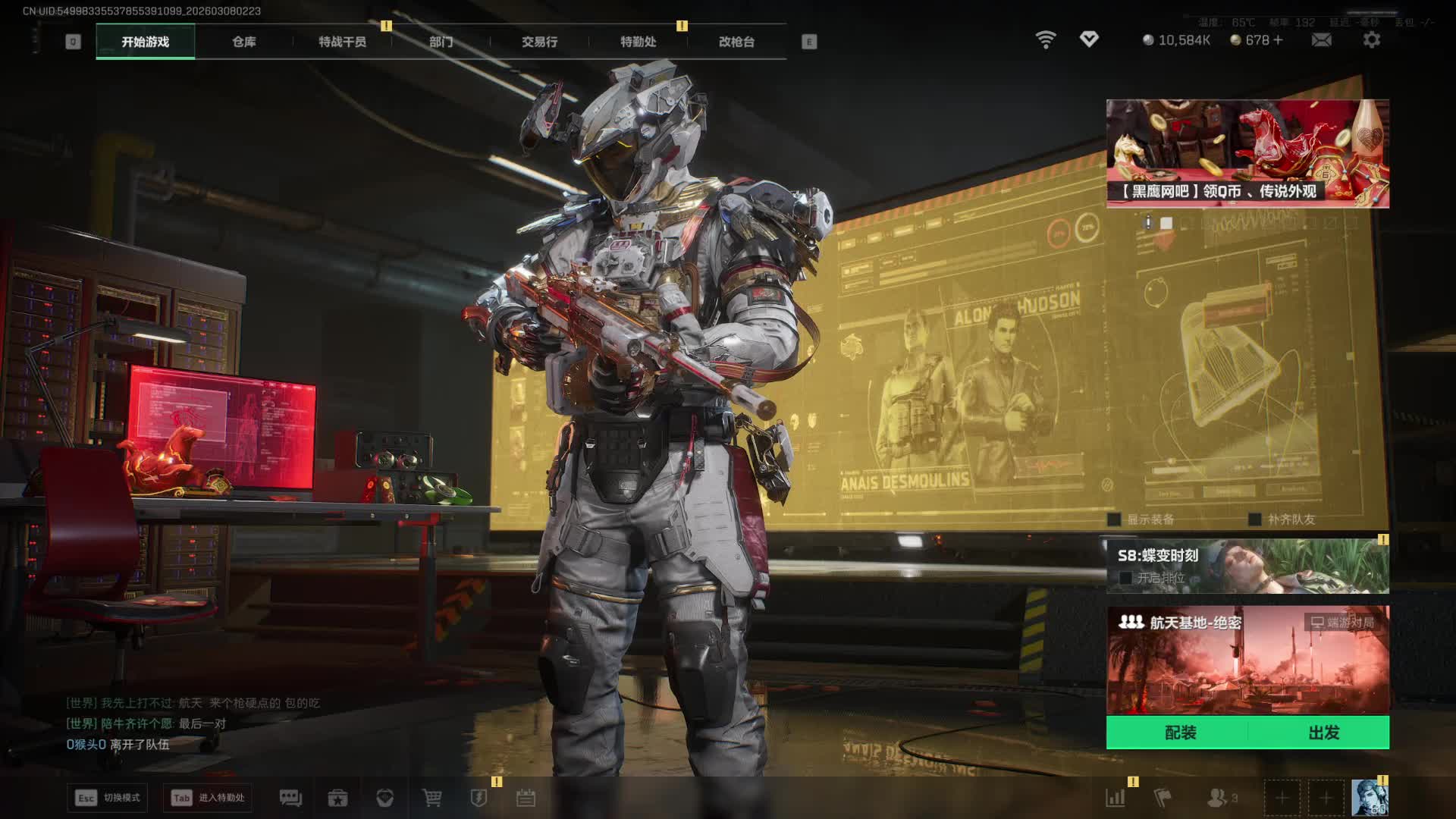Choose the 航天基地-绝密 map card
The width and height of the screenshot is (1456, 819).
1247,660
